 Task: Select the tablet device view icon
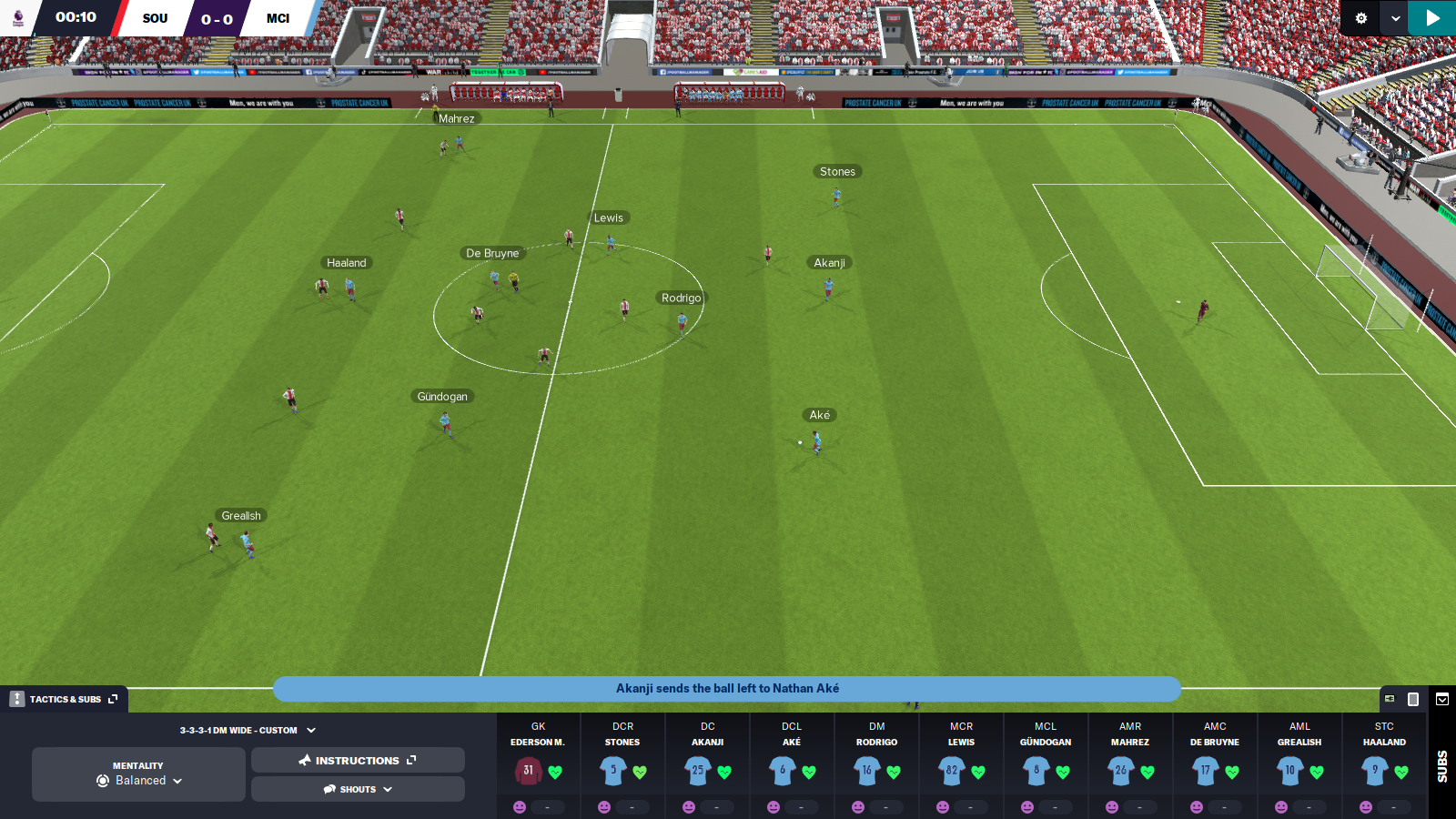tap(1412, 699)
